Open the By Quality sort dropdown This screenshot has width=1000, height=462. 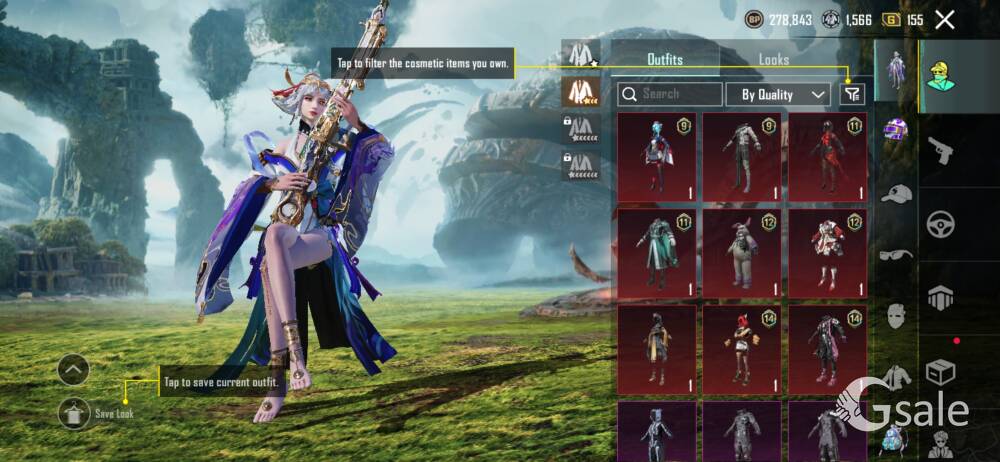pos(784,95)
